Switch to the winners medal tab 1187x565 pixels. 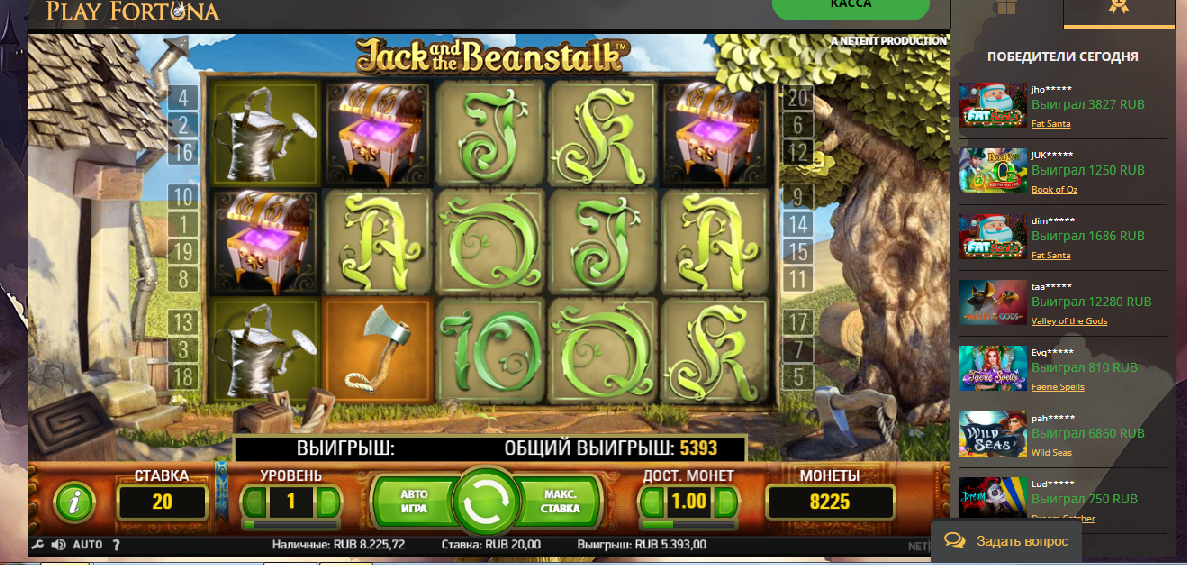coord(1118,9)
